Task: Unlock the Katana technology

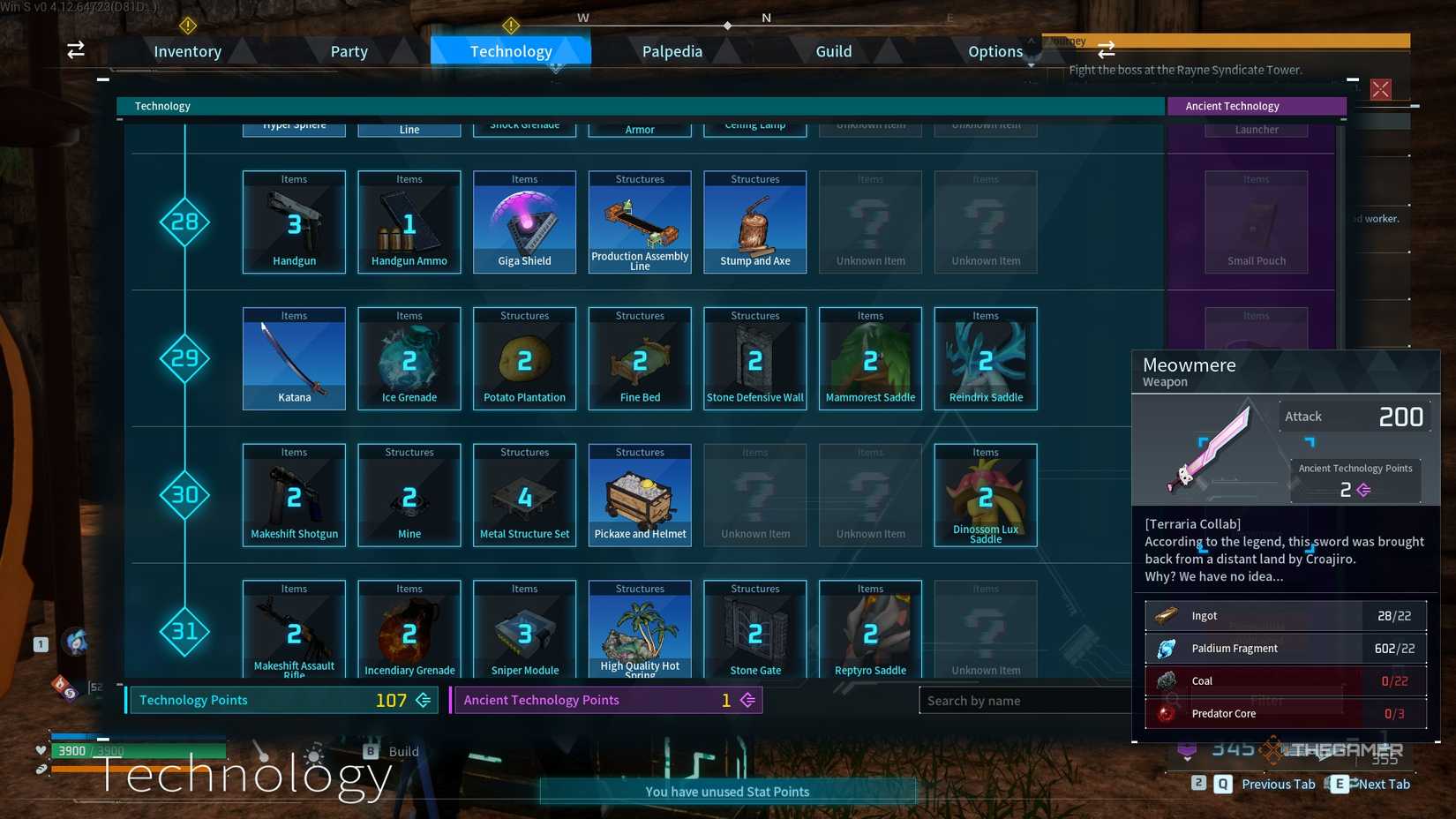Action: tap(294, 358)
